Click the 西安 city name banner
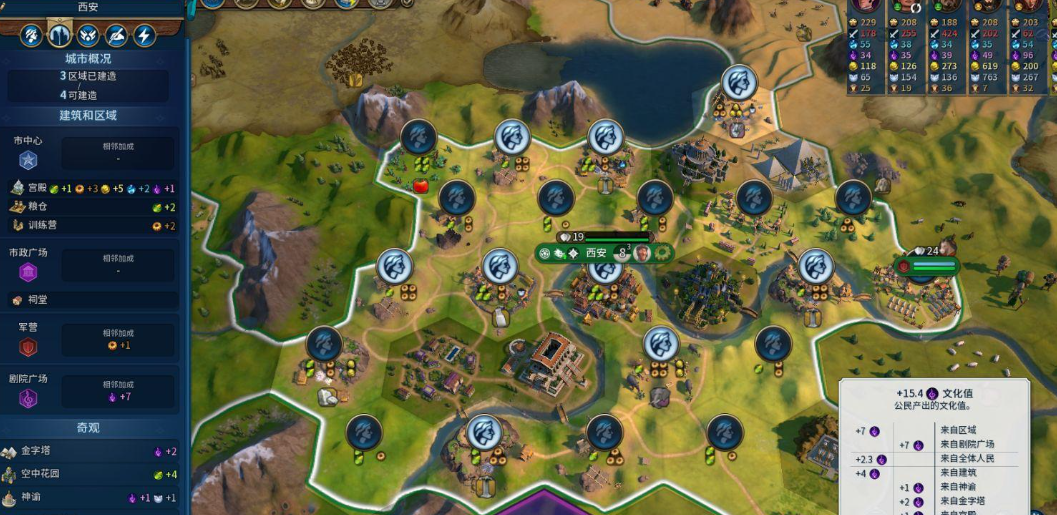Image resolution: width=1057 pixels, height=515 pixels. tap(596, 253)
